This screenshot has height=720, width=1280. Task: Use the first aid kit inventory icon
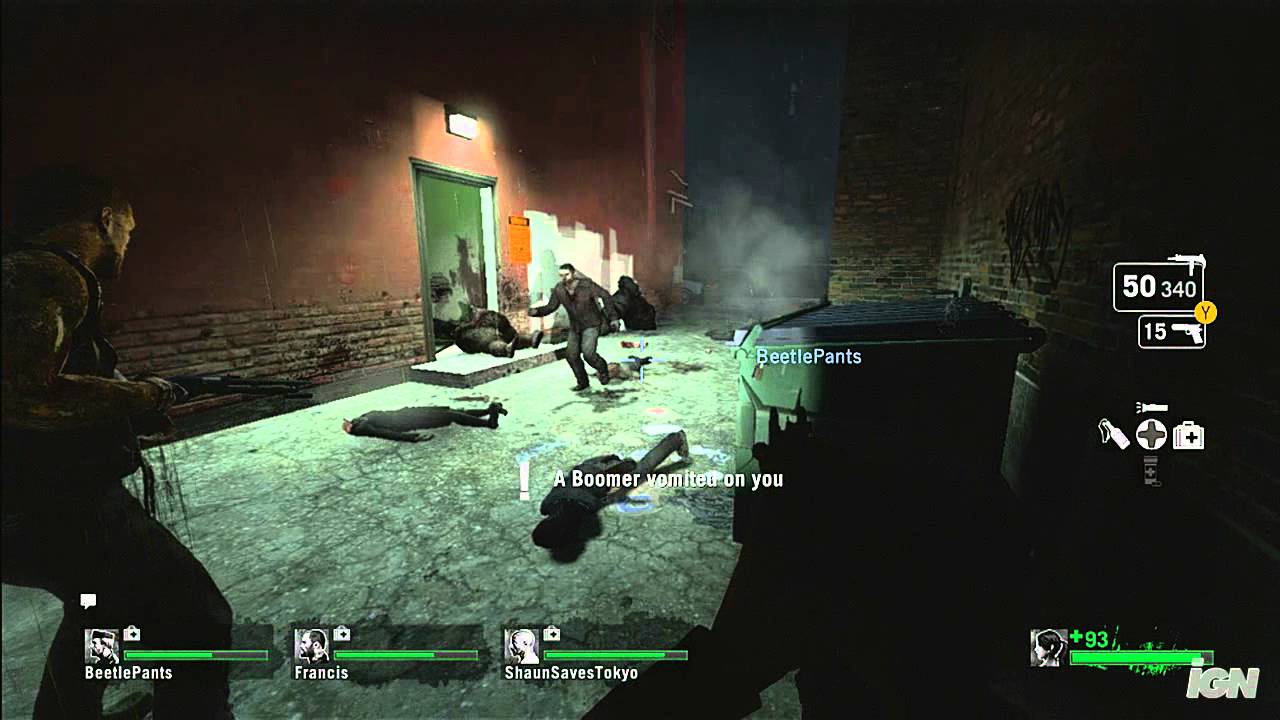(1188, 435)
